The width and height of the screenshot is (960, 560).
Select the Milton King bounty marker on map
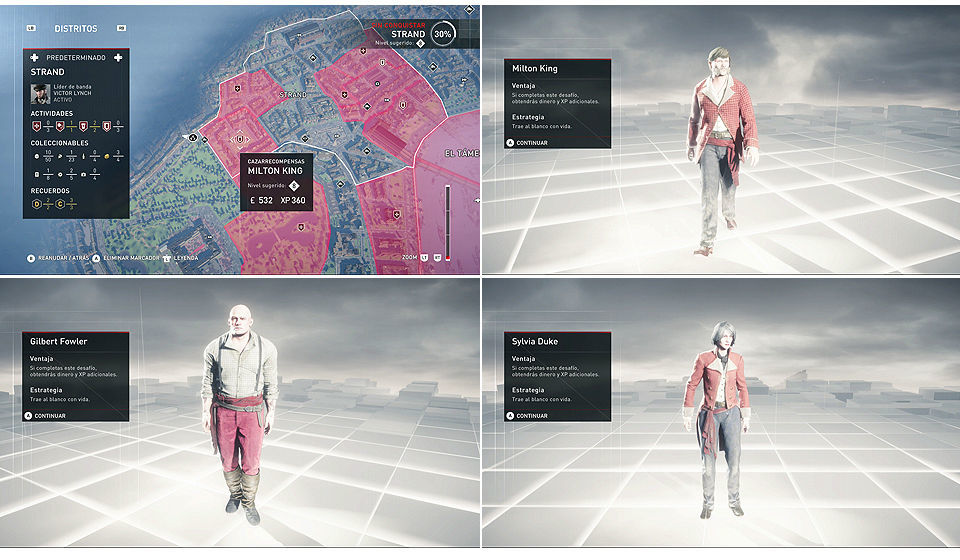[239, 138]
